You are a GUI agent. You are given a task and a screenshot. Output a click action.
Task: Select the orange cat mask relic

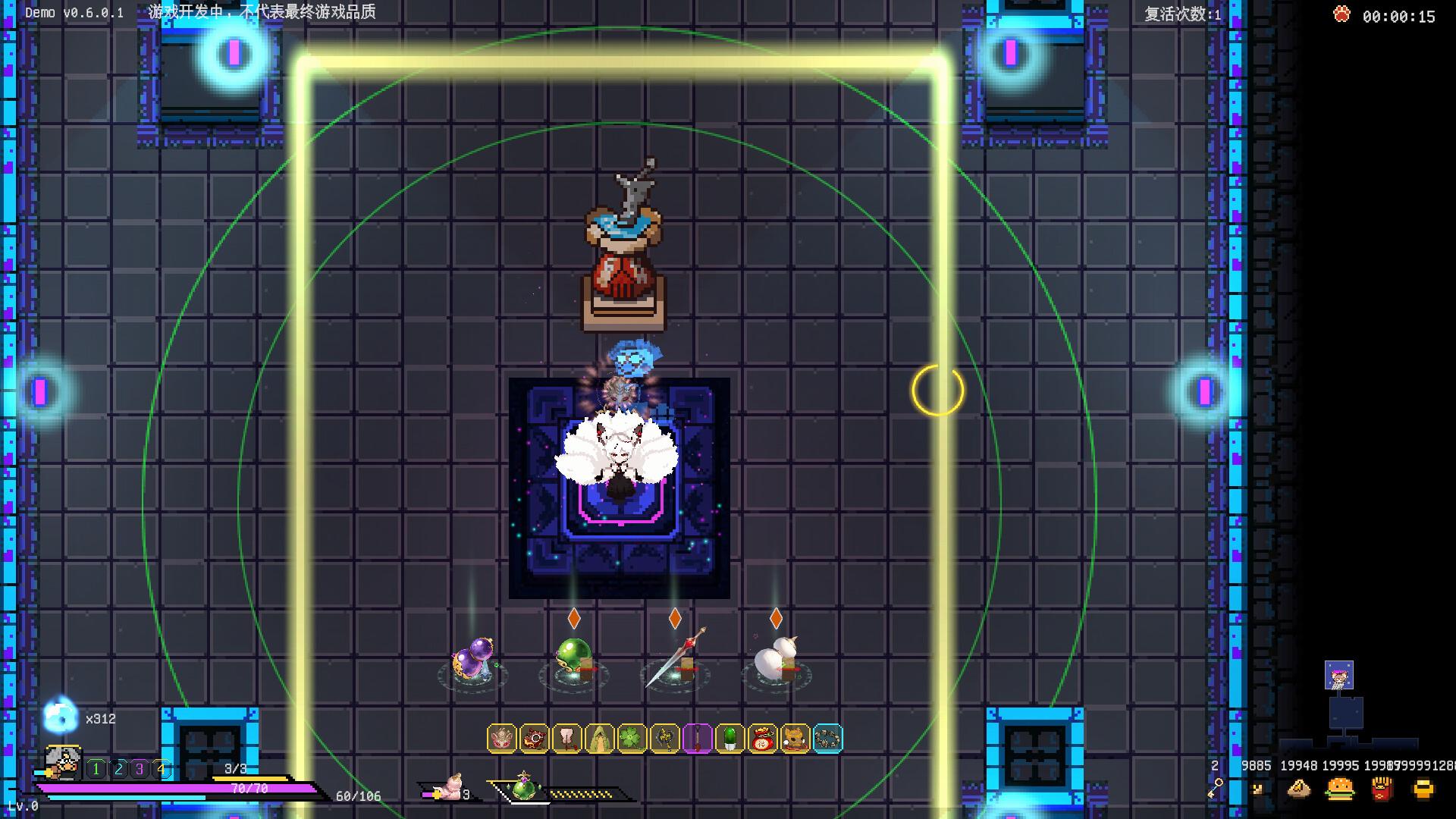(x=795, y=738)
